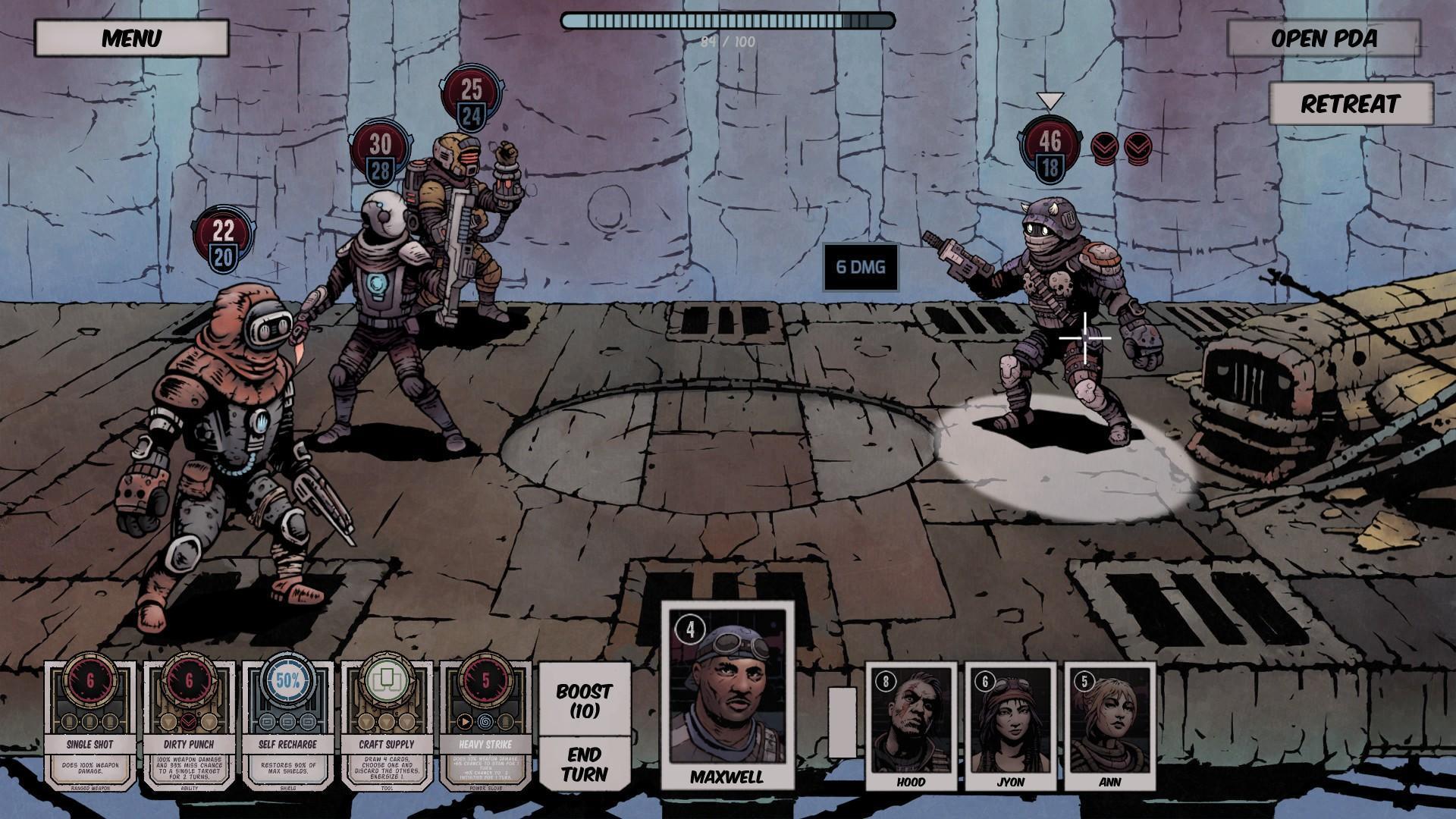Select the Dirty Punch ability card
1456x819 pixels.
tap(189, 726)
